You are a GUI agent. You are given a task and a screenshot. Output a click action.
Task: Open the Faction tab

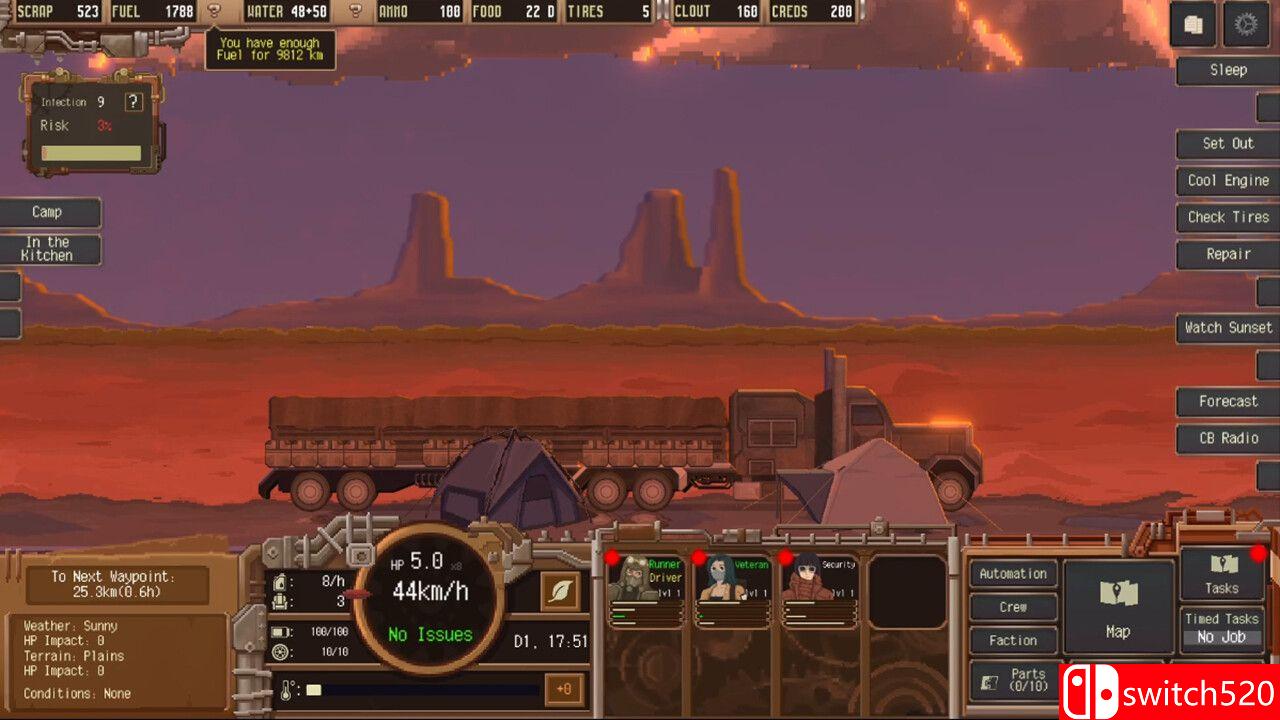[1012, 640]
